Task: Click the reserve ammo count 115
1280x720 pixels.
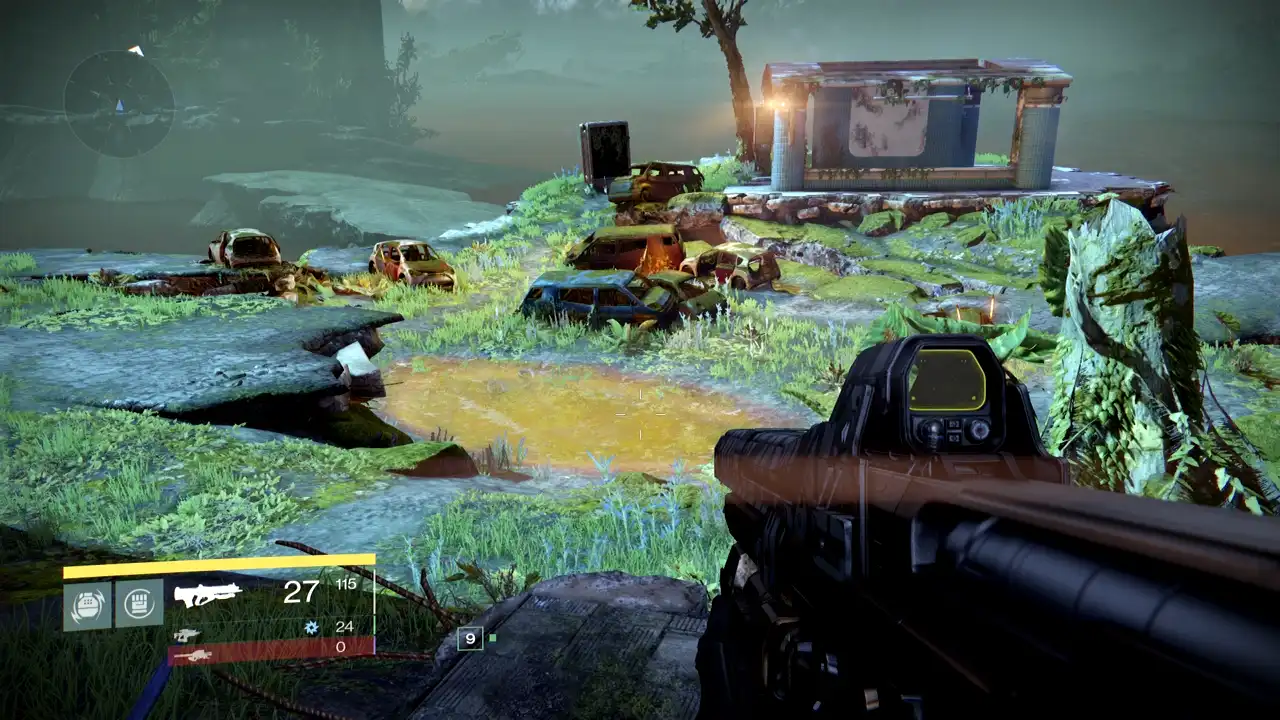Action: (x=345, y=585)
